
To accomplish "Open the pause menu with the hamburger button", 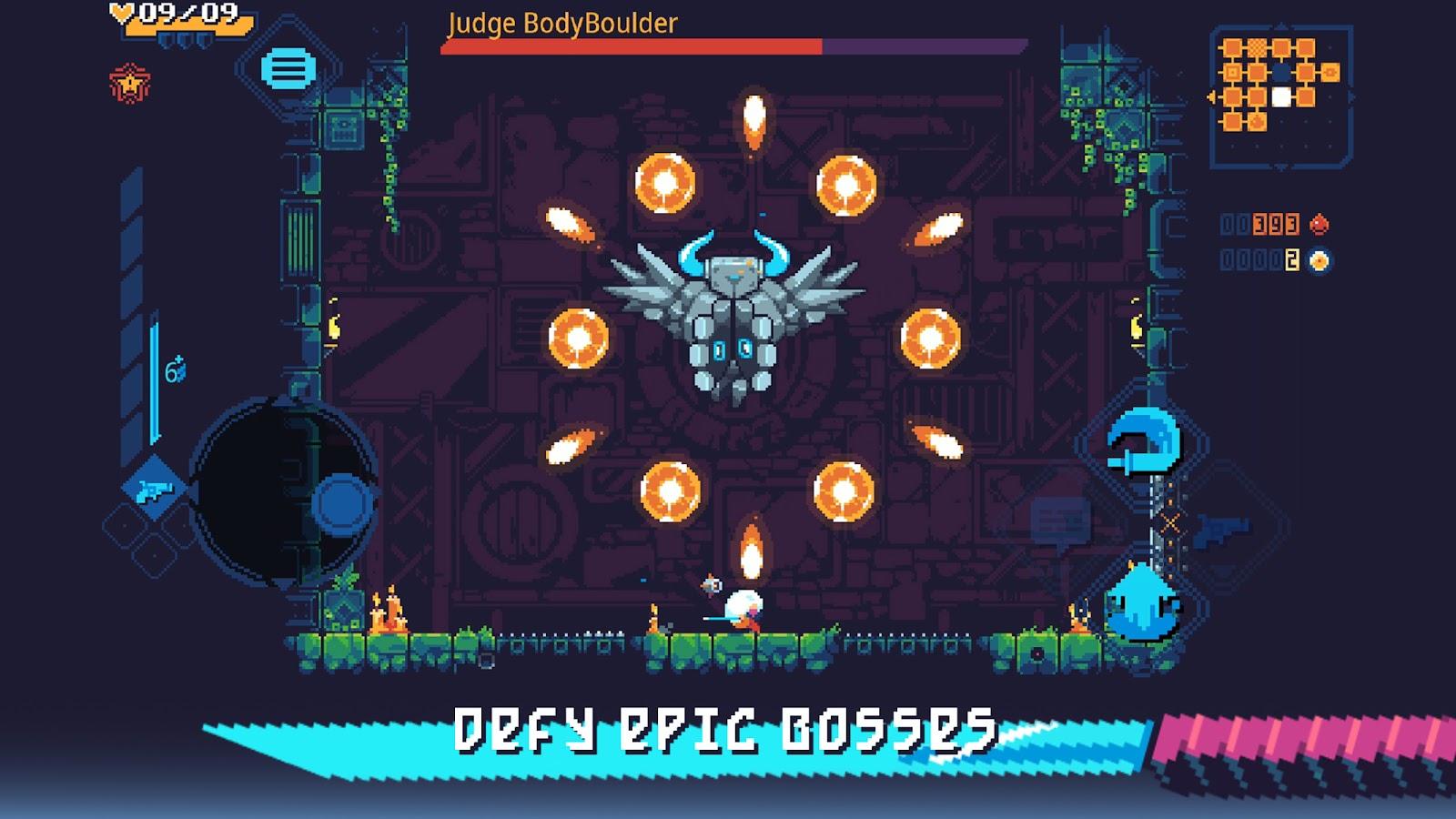I will click(287, 68).
